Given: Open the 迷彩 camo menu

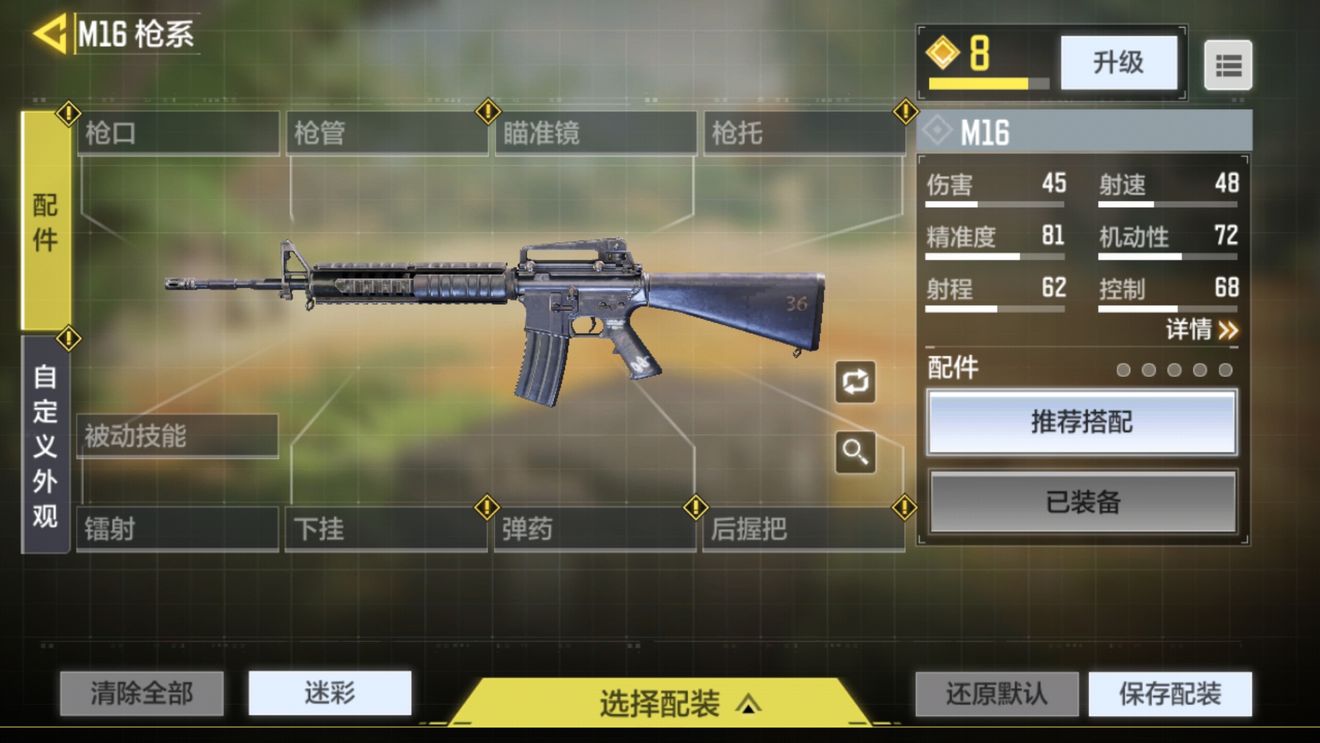Looking at the screenshot, I should tap(330, 692).
